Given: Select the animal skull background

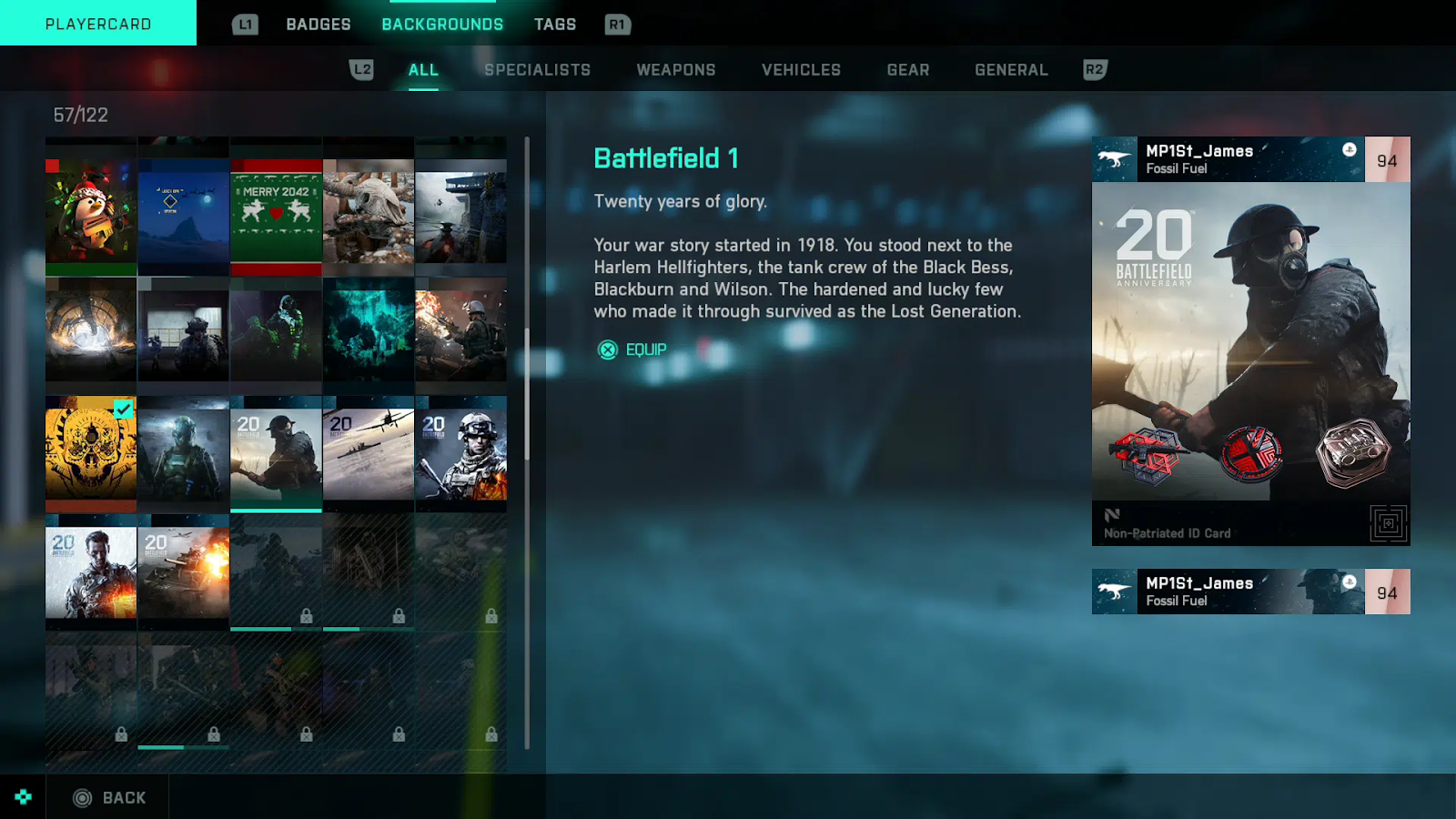Looking at the screenshot, I should pyautogui.click(x=369, y=217).
